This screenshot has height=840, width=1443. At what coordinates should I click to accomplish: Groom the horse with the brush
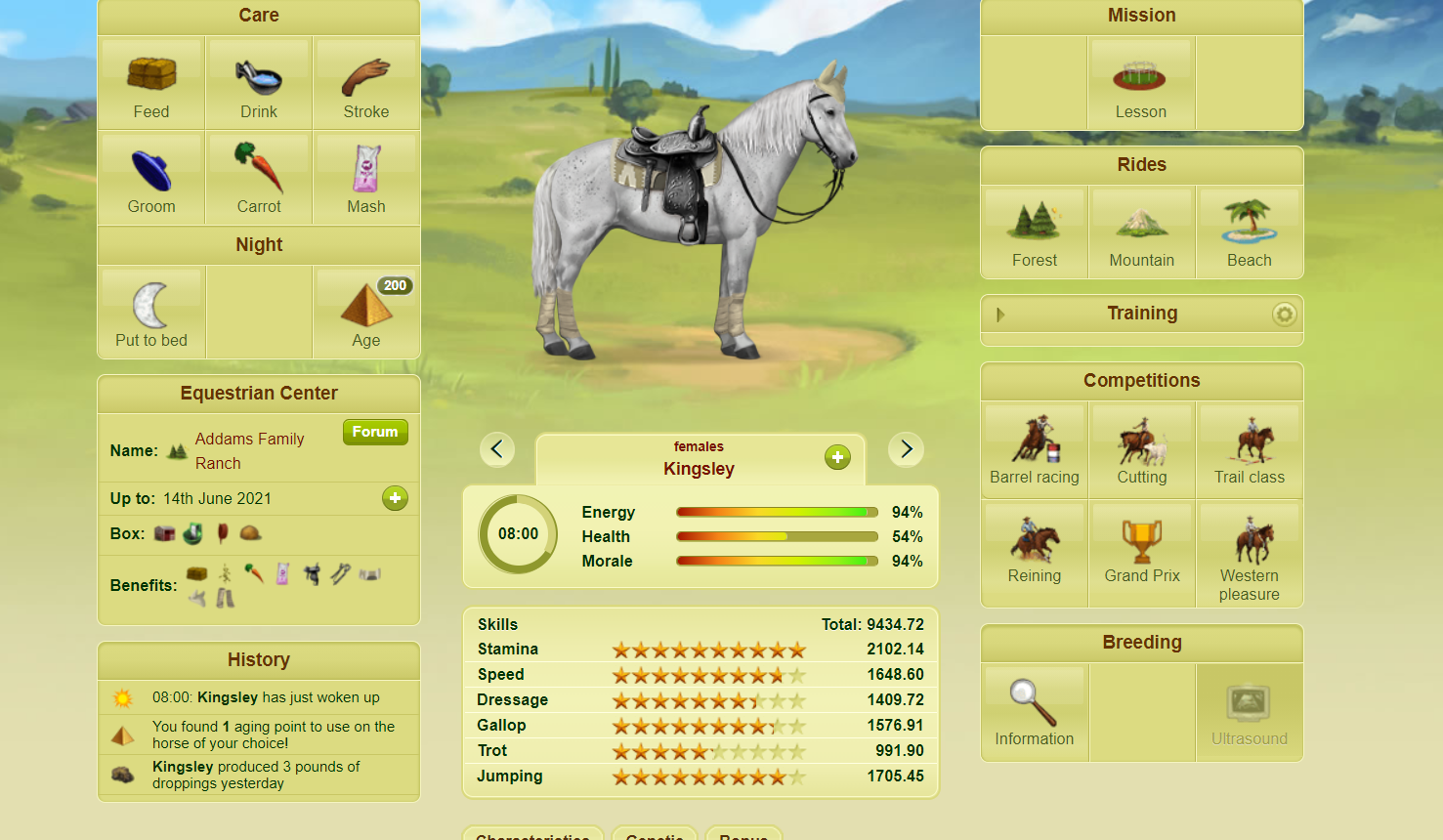pos(151,179)
